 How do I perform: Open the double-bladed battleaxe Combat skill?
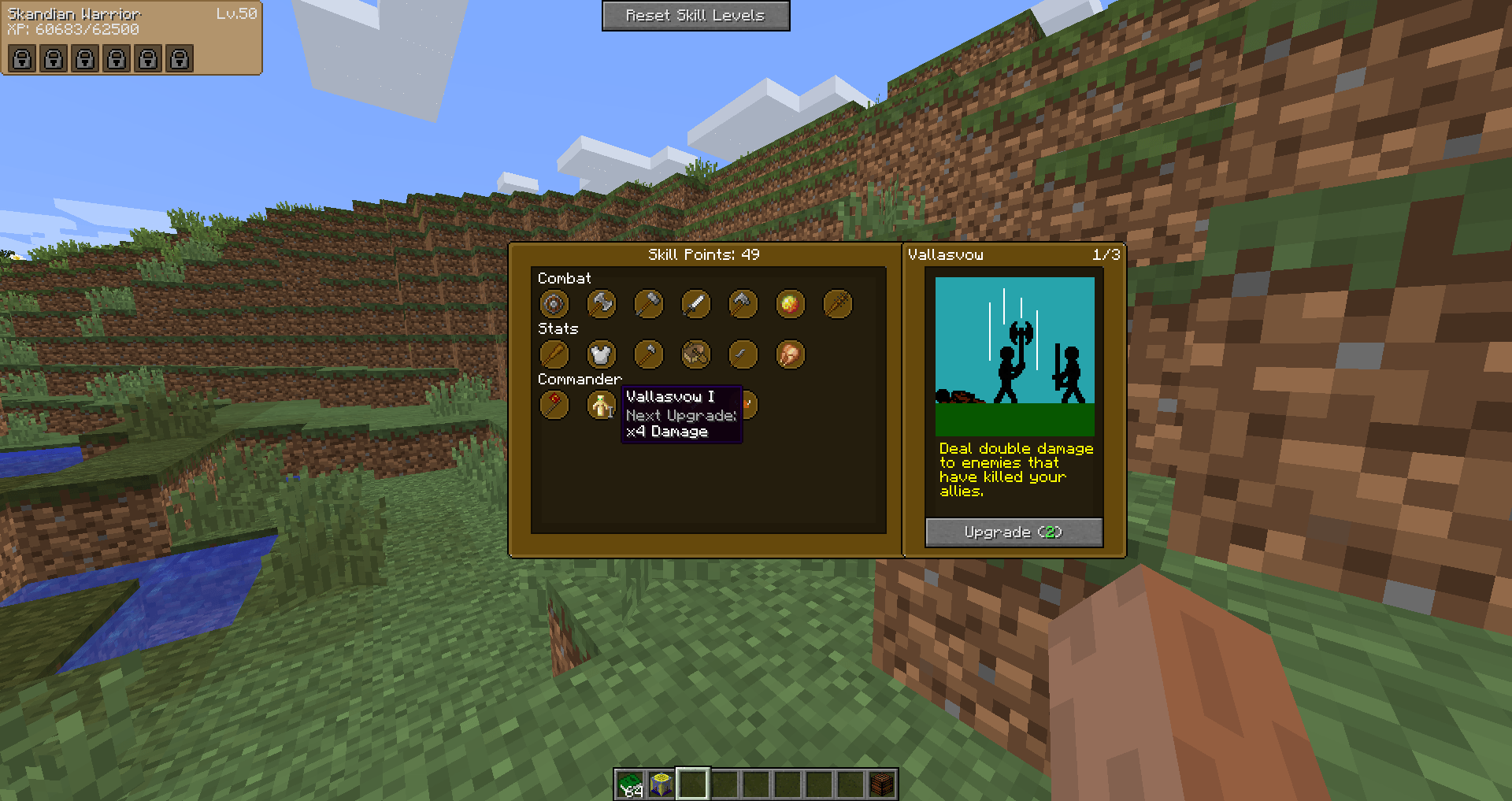[x=601, y=304]
